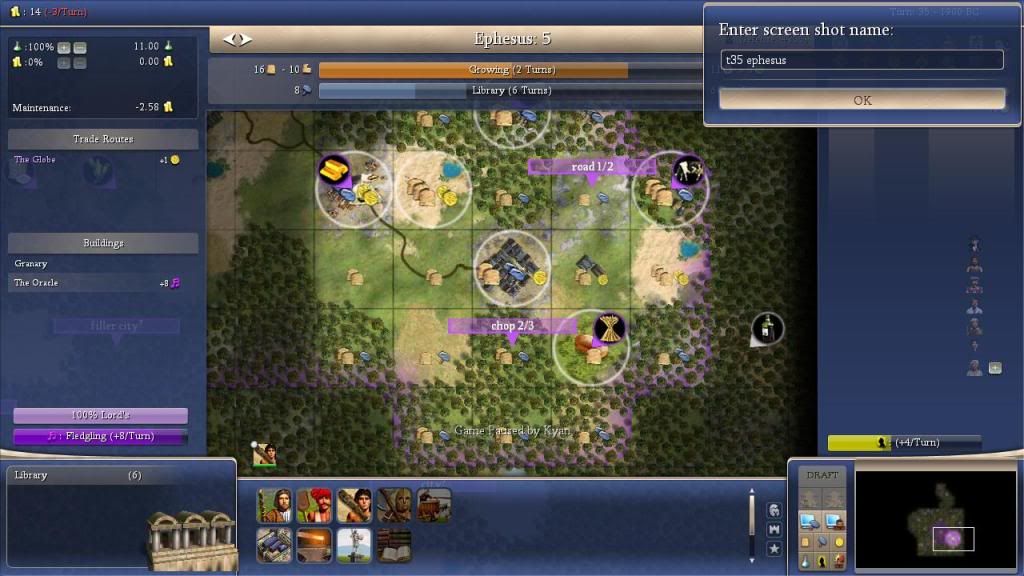Image resolution: width=1024 pixels, height=576 pixels.
Task: Edit the screenshot name text field
Action: [x=862, y=60]
